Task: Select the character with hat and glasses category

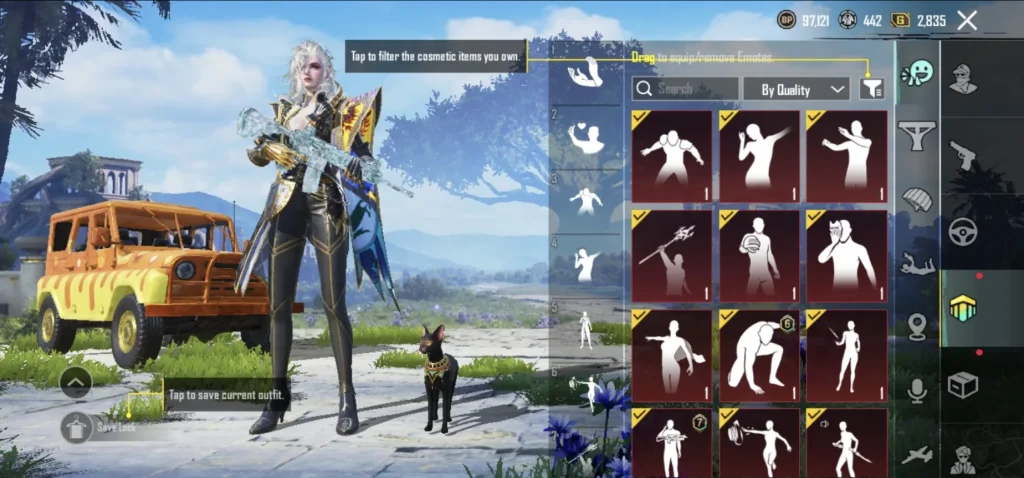Action: (x=963, y=78)
